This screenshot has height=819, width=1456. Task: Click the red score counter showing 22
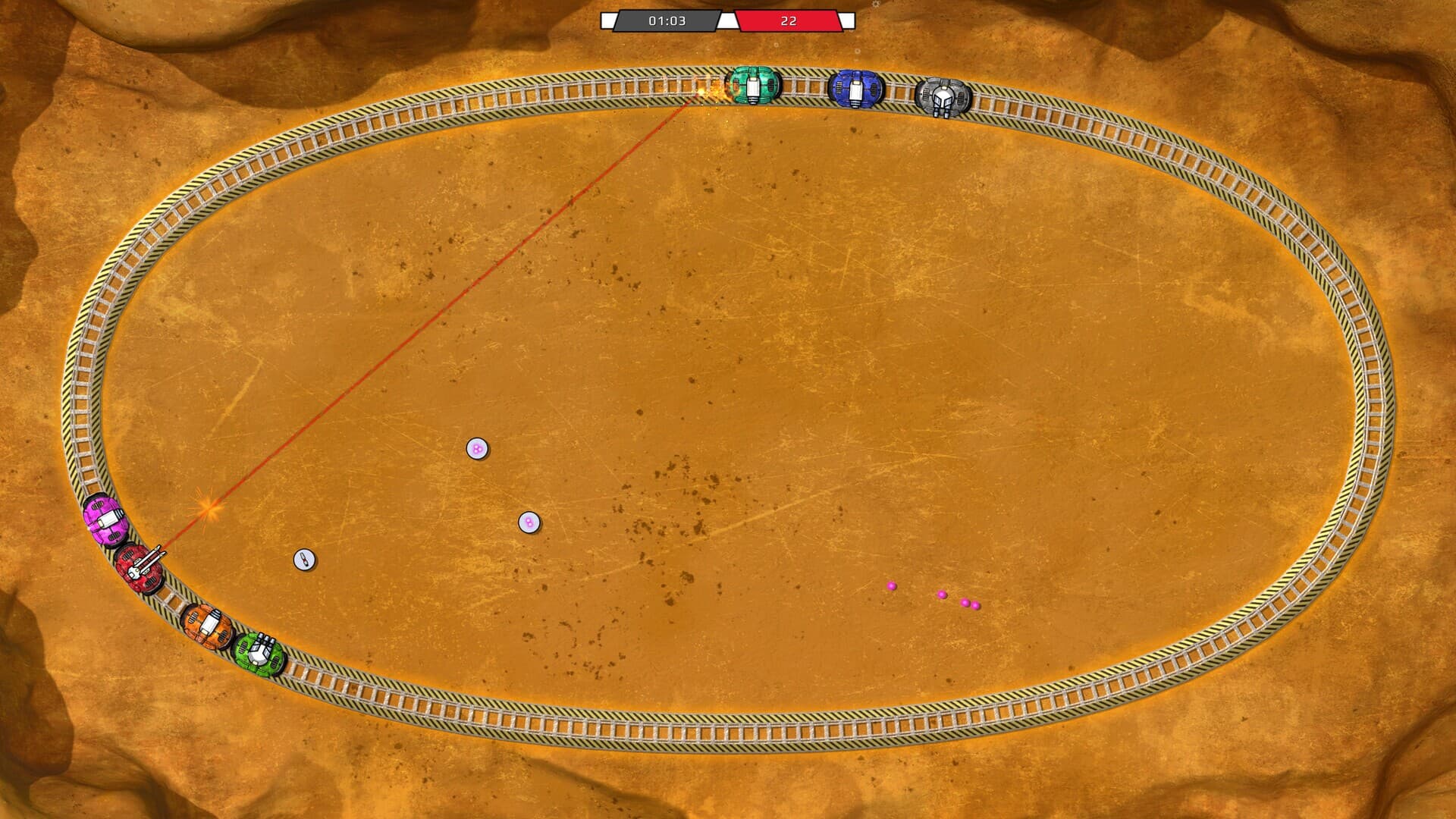point(789,21)
